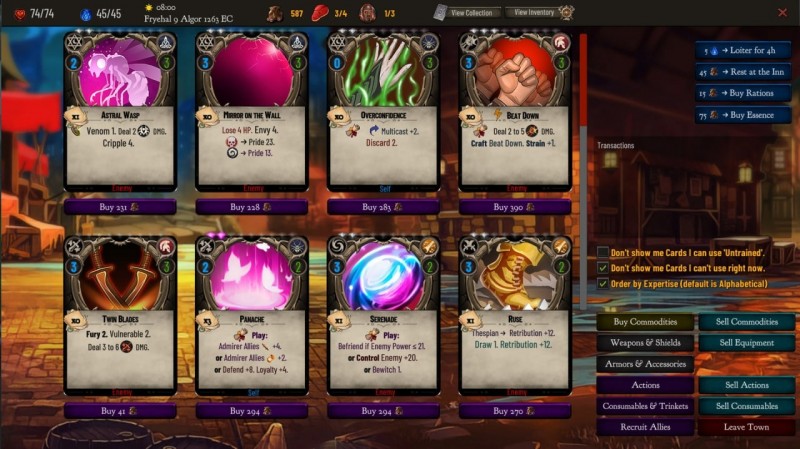Image resolution: width=800 pixels, height=449 pixels.
Task: Switch to Weapons & Shields category
Action: 645,343
